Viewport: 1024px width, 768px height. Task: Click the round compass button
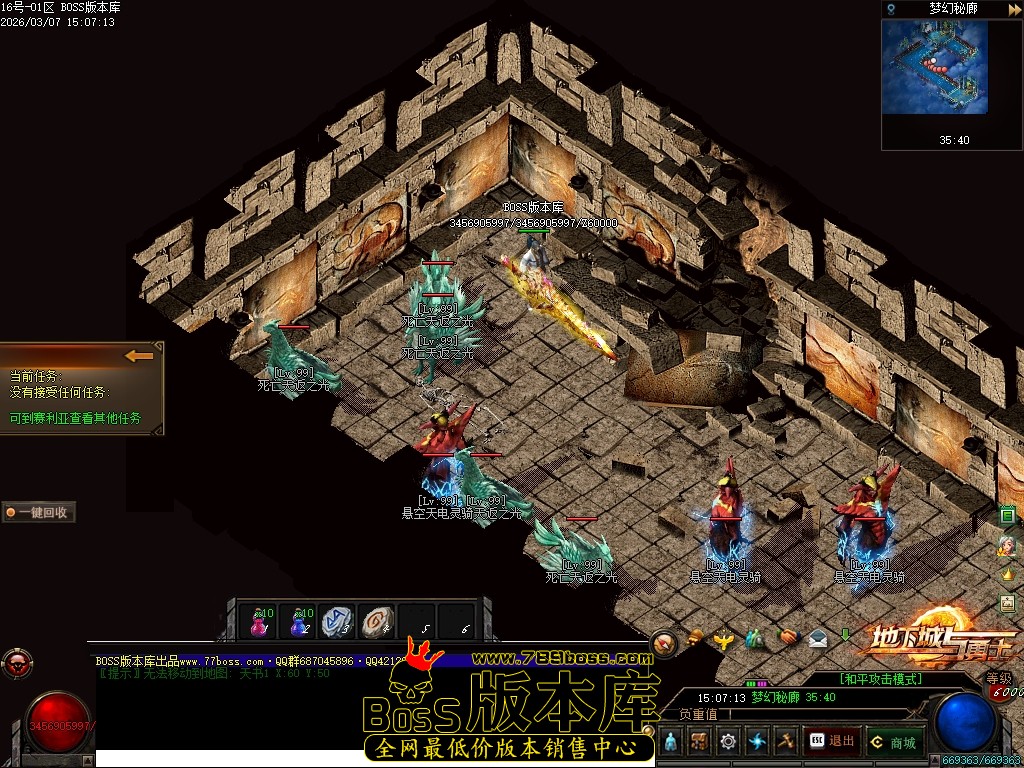[664, 643]
